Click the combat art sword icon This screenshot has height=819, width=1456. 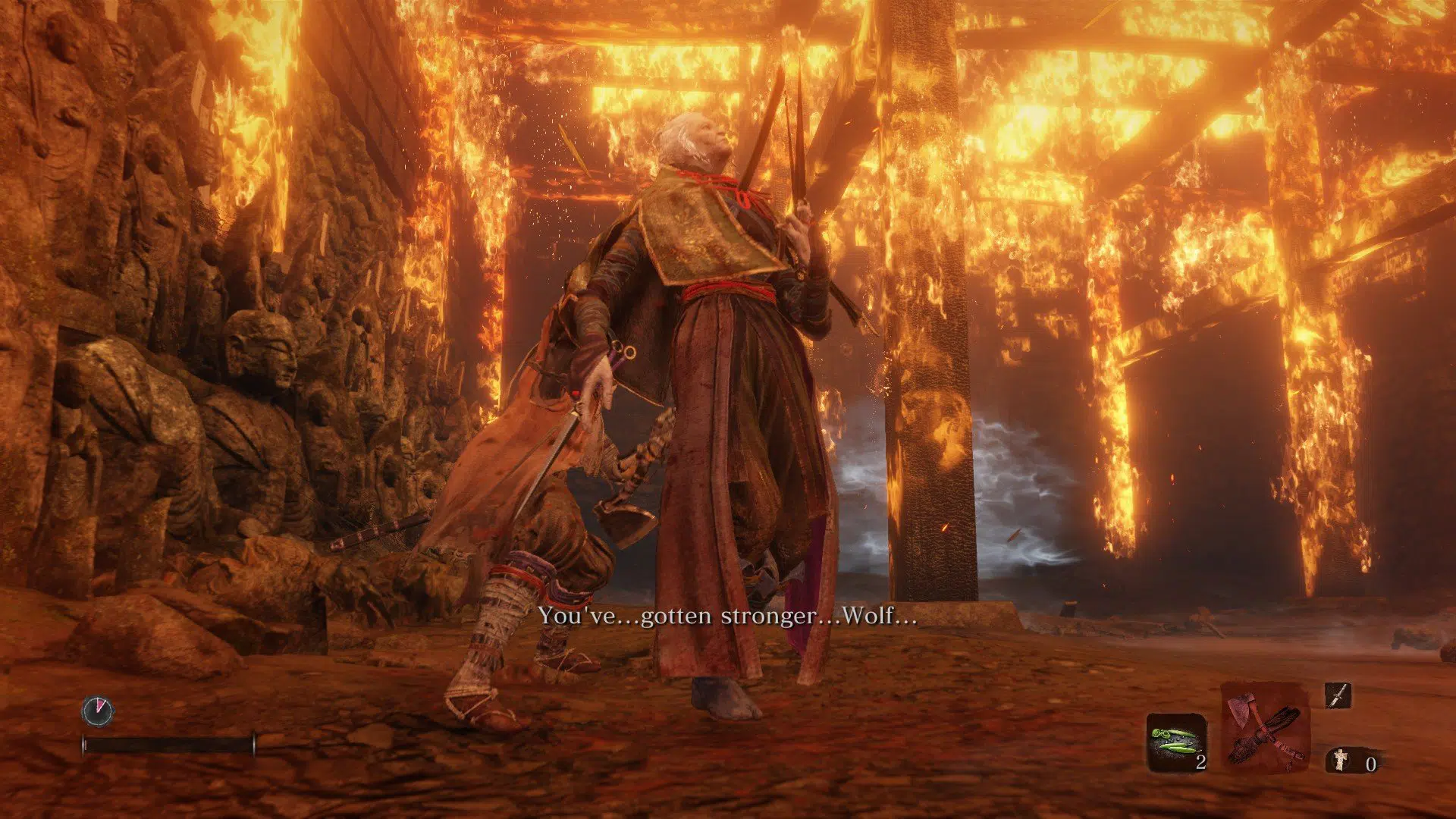point(1338,695)
